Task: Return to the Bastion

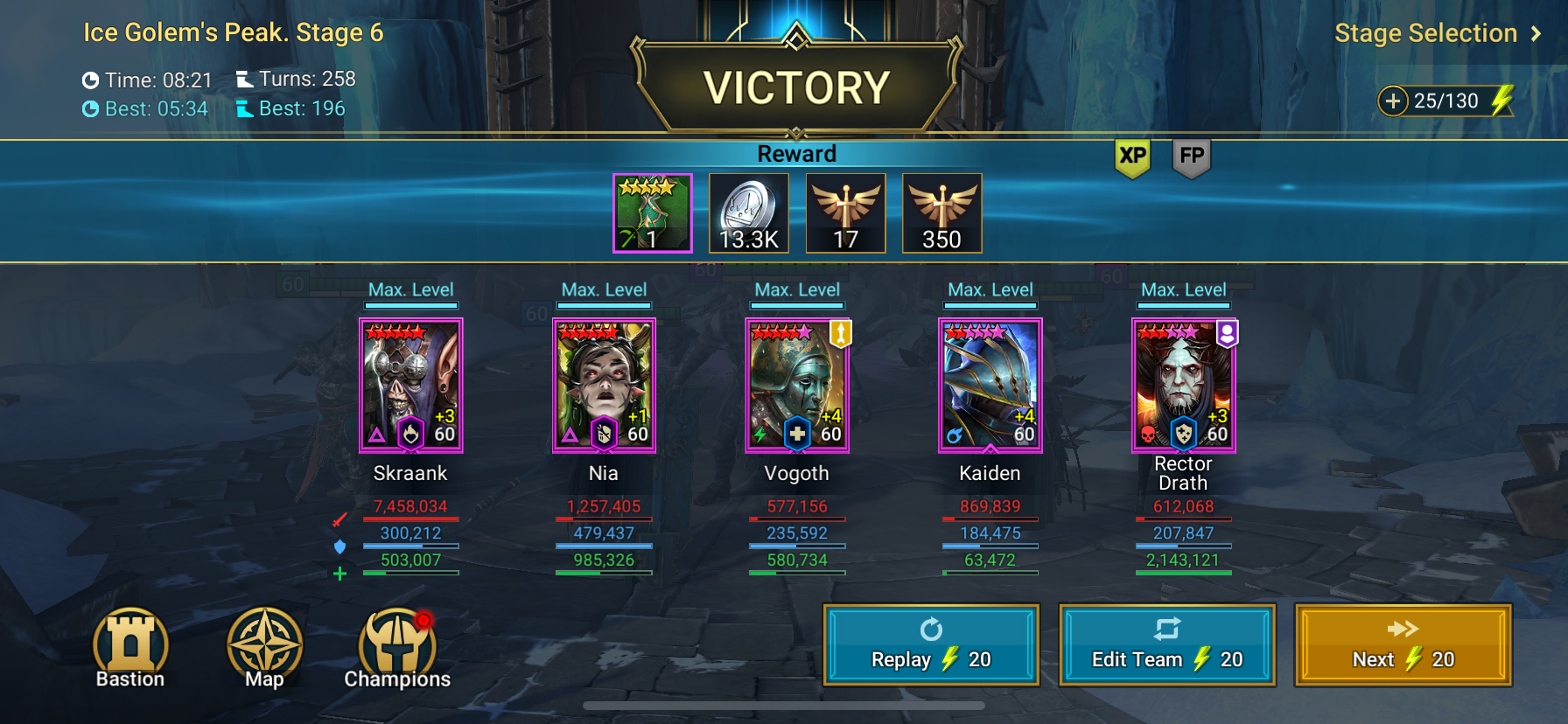Action: pos(130,648)
